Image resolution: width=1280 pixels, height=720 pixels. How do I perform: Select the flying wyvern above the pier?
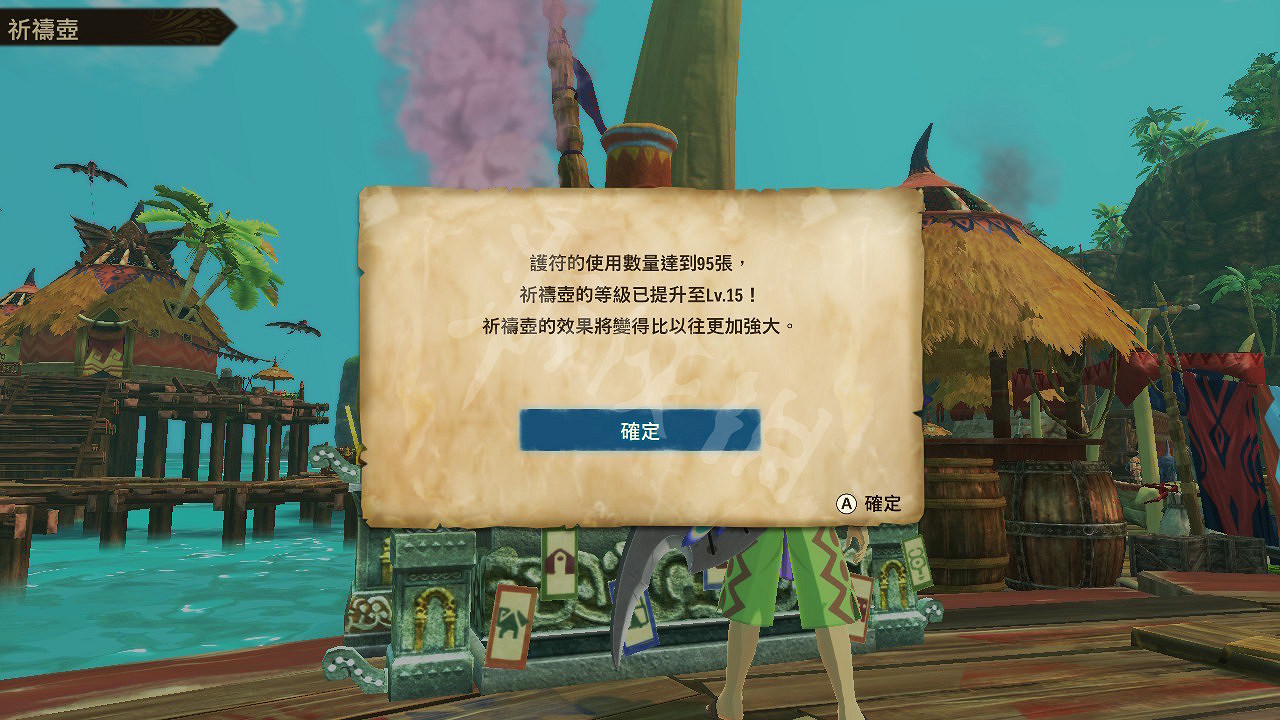click(90, 168)
